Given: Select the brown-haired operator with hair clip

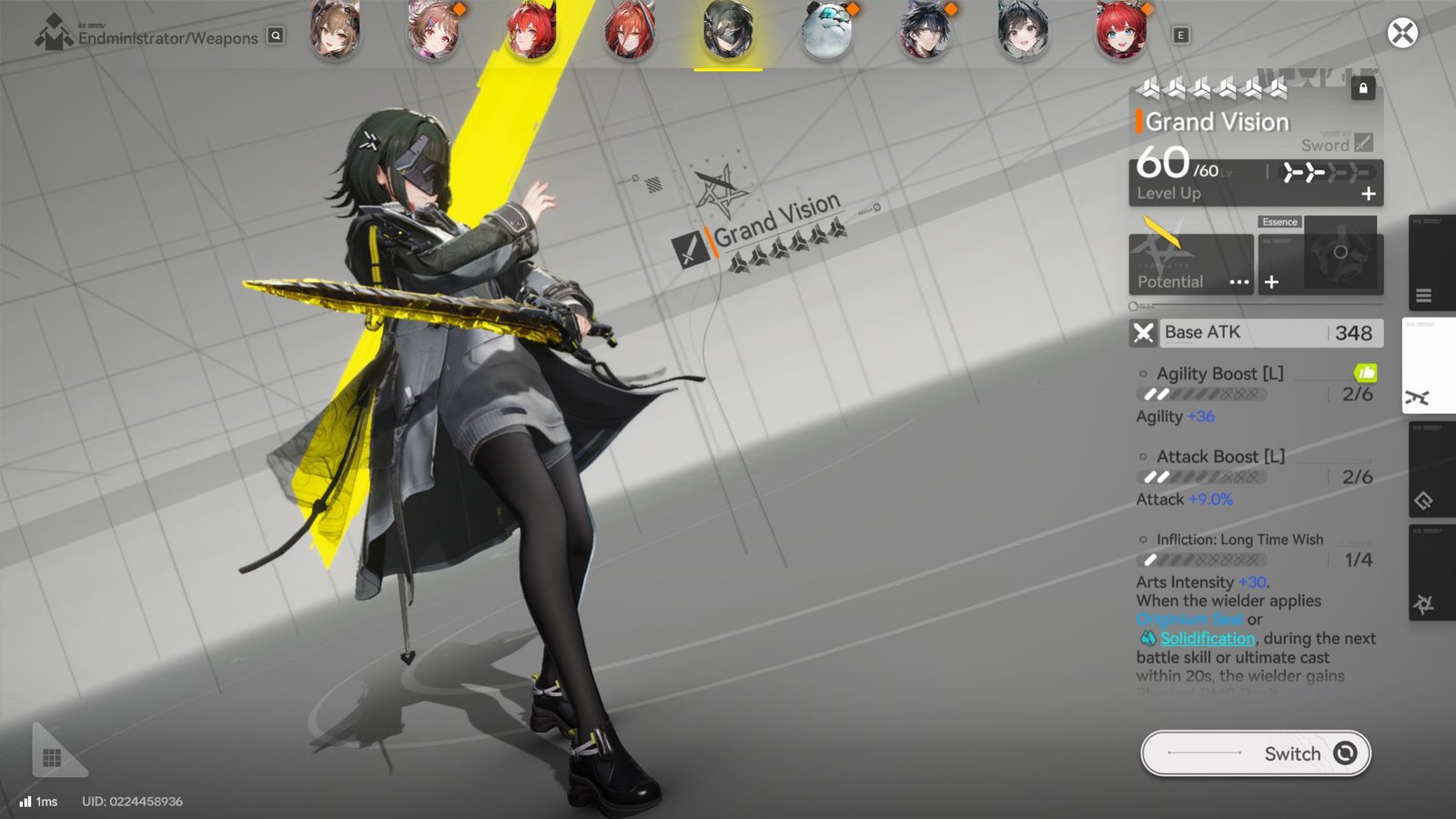Looking at the screenshot, I should pos(433,30).
